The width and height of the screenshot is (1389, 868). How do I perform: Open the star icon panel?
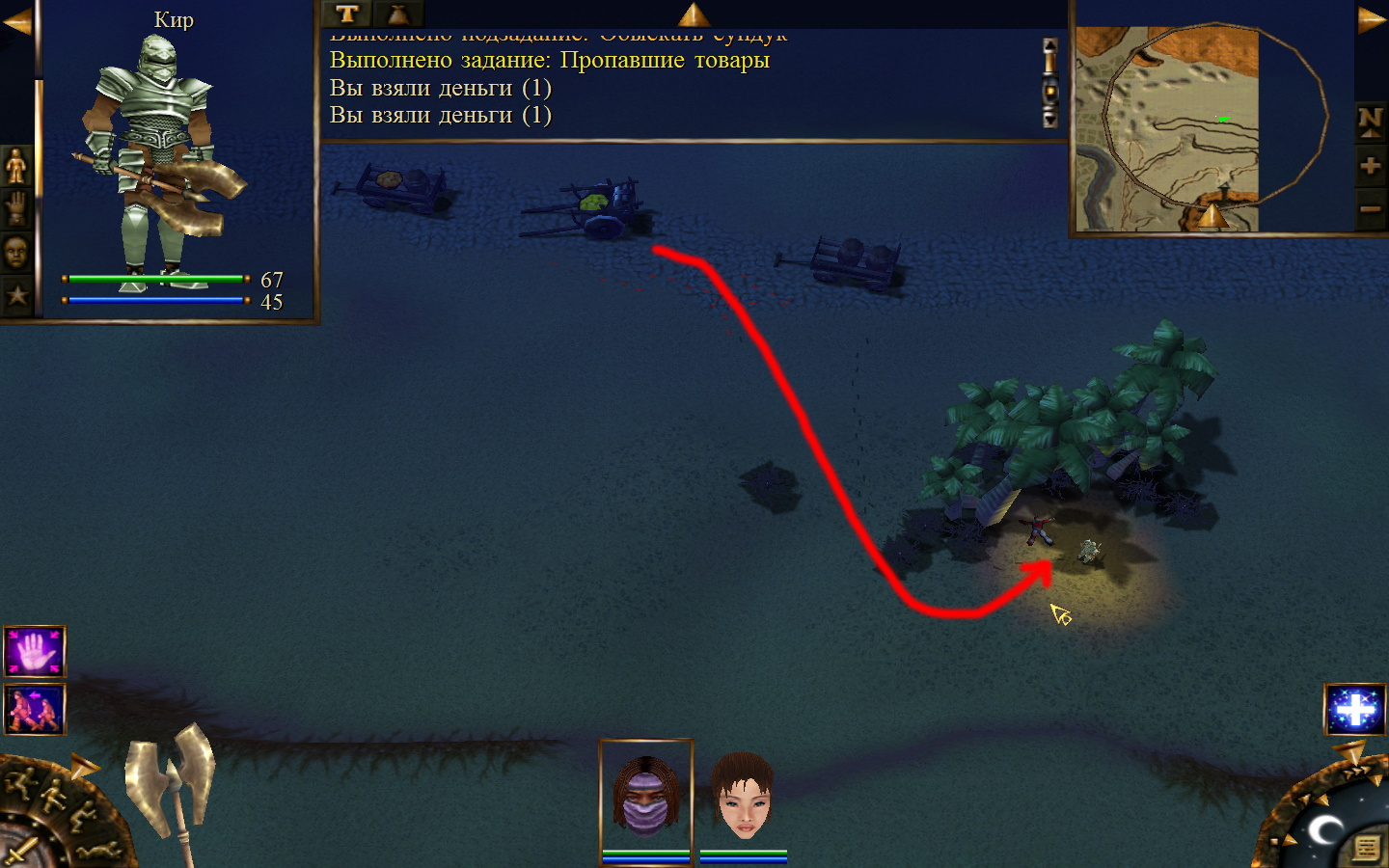point(16,295)
